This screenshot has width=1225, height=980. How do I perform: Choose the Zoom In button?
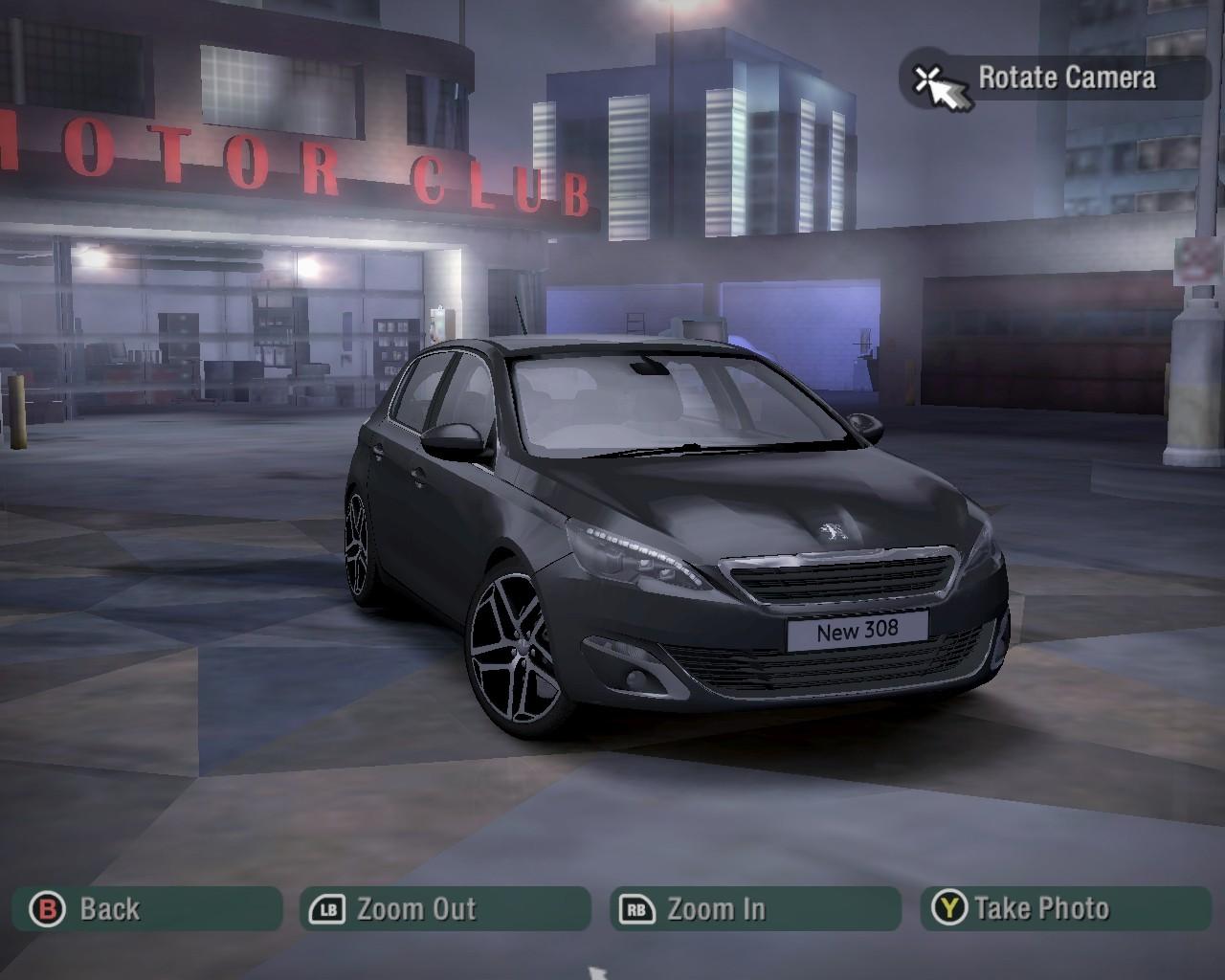click(755, 908)
